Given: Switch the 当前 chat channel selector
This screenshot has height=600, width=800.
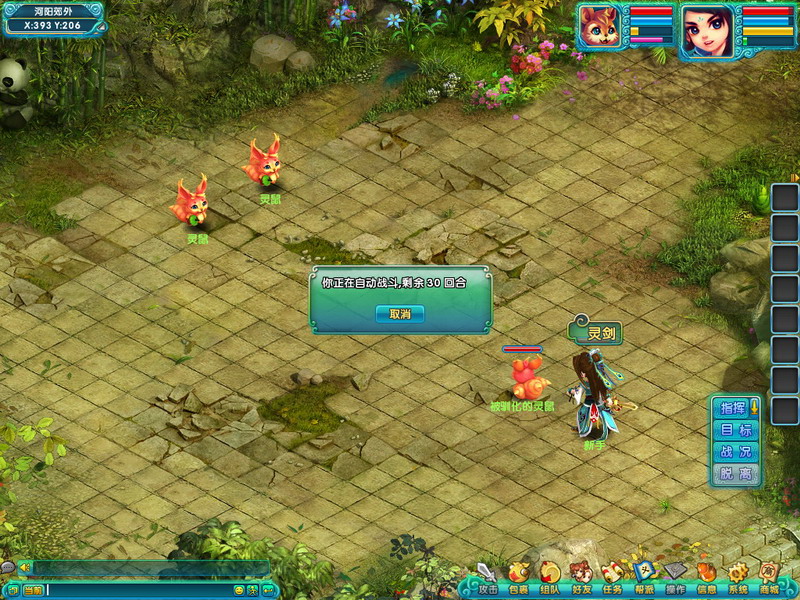Looking at the screenshot, I should [33, 591].
